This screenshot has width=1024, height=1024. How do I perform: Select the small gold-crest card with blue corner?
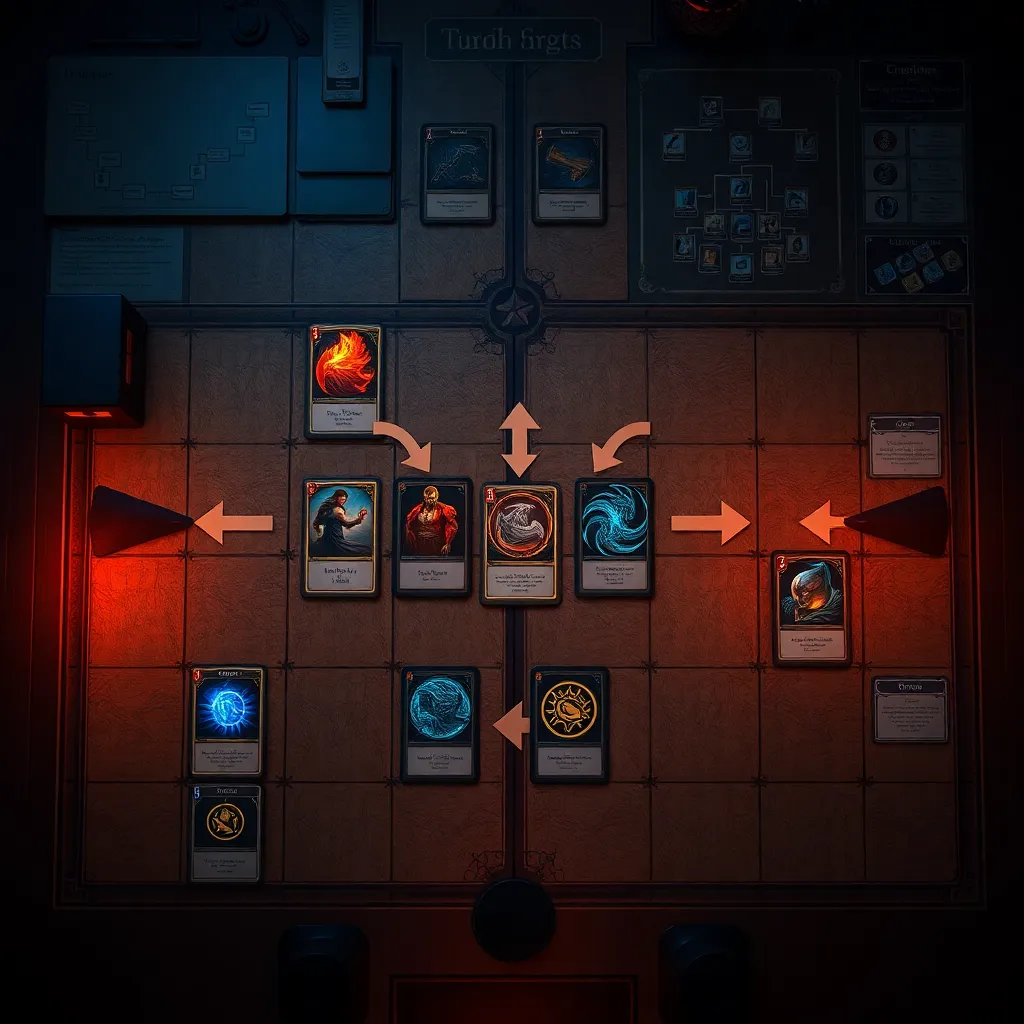point(226,832)
